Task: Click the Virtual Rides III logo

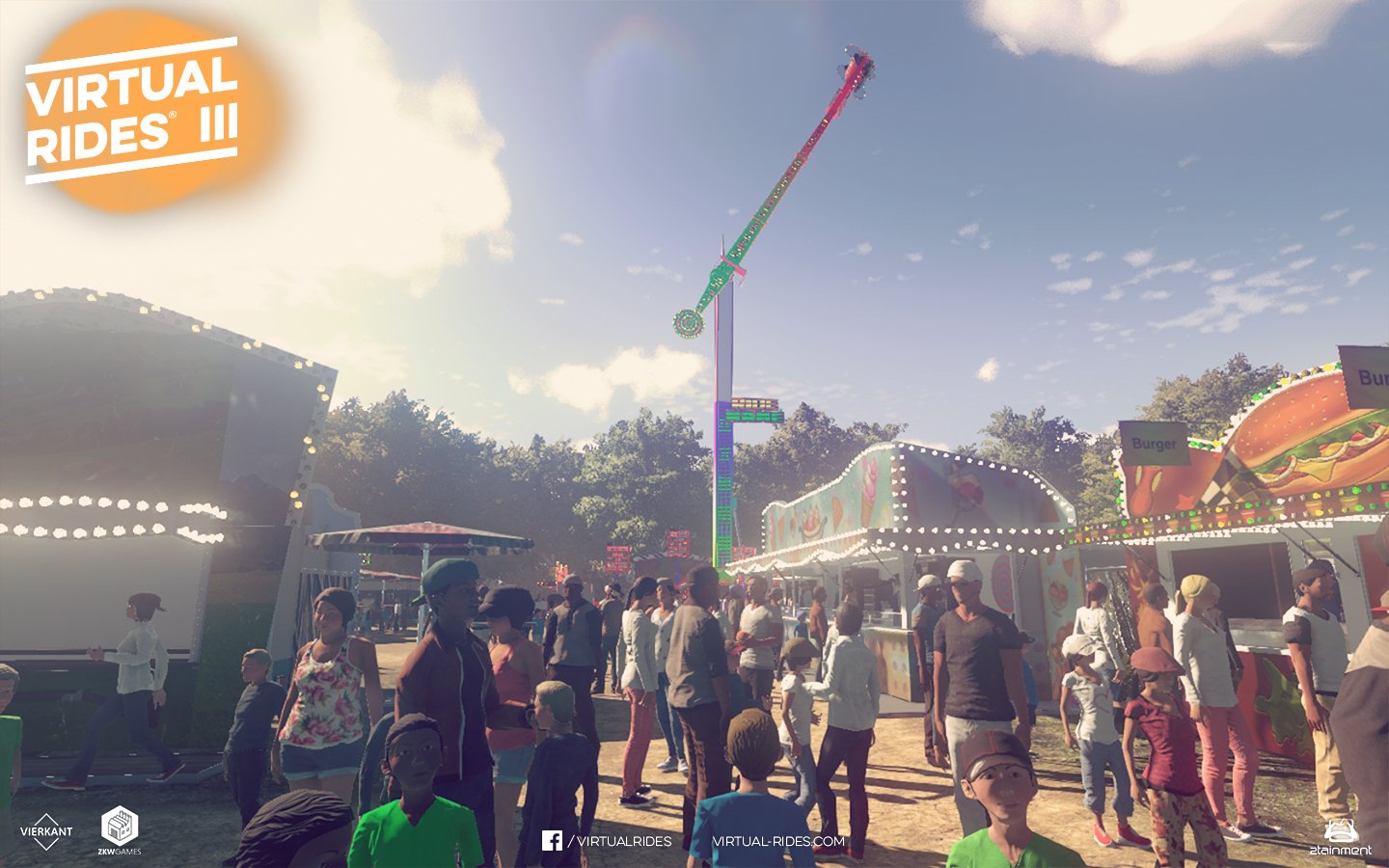Action: (x=132, y=111)
